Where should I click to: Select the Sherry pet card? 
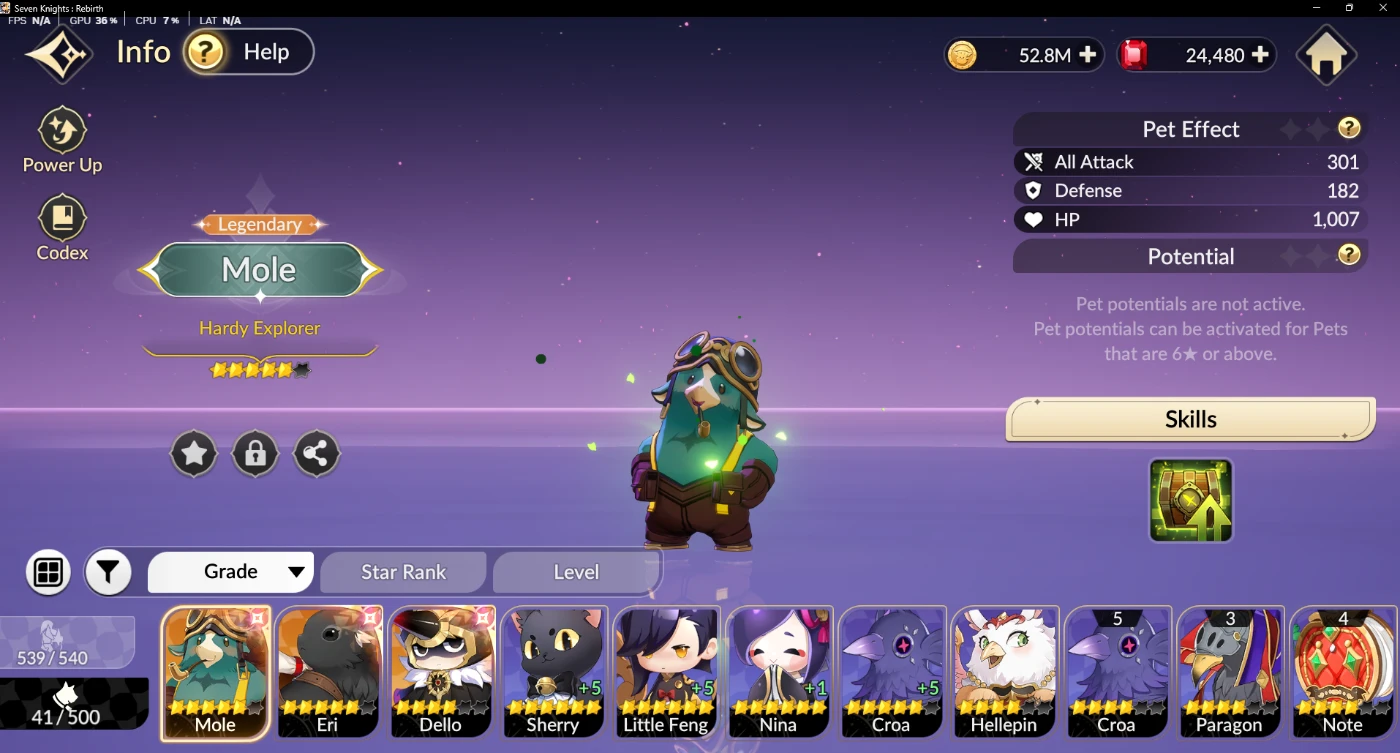click(x=553, y=672)
